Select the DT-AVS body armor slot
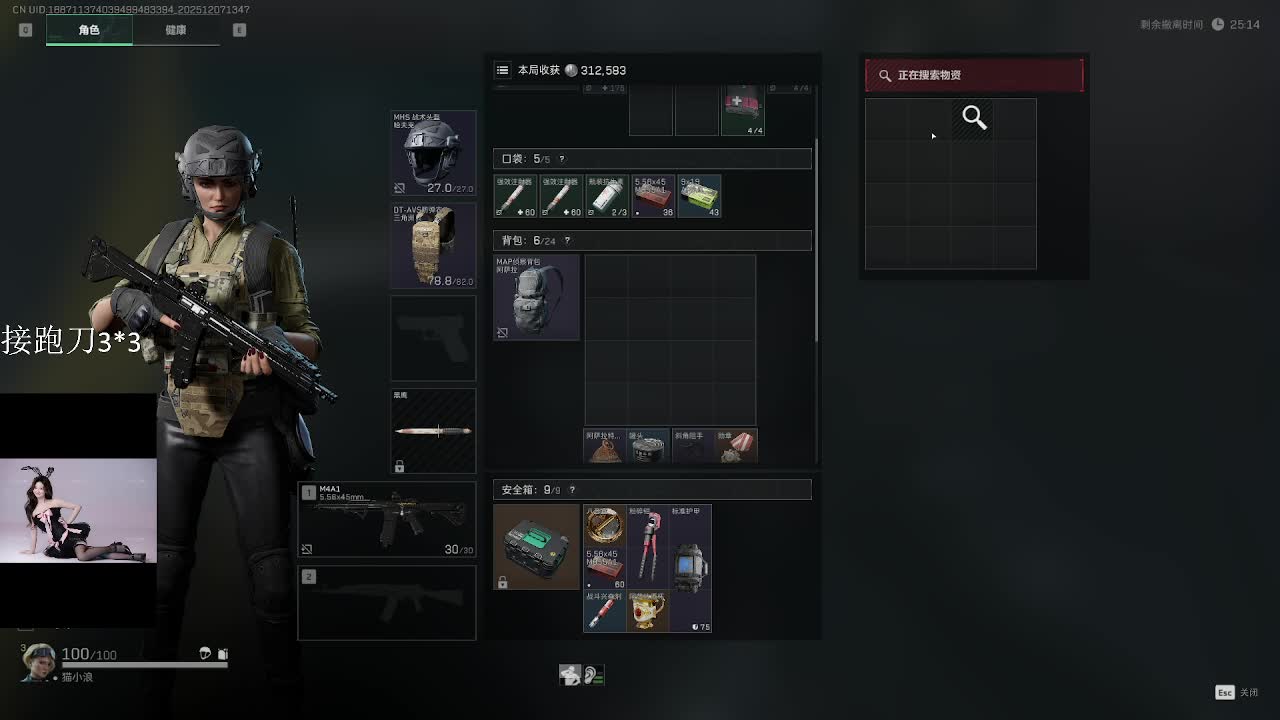The image size is (1280, 720). point(433,246)
